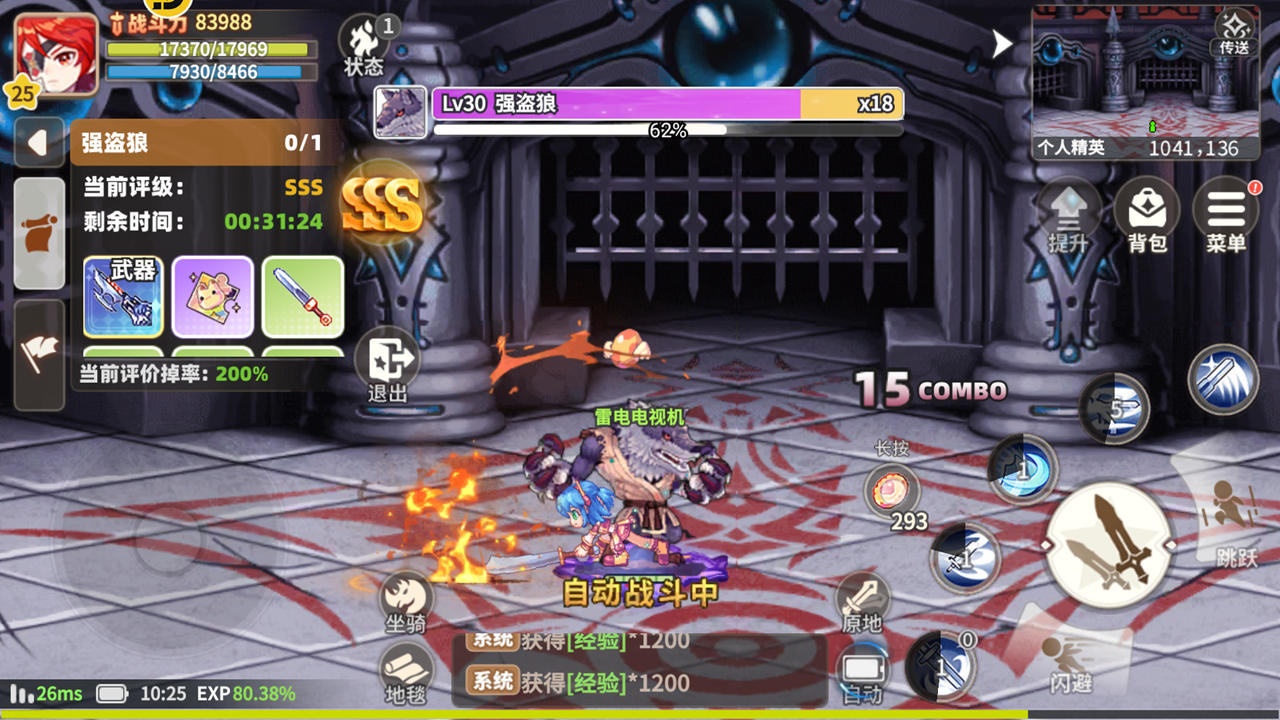The height and width of the screenshot is (720, 1280).
Task: Select the 武器 weapon reward slot
Action: coord(123,296)
